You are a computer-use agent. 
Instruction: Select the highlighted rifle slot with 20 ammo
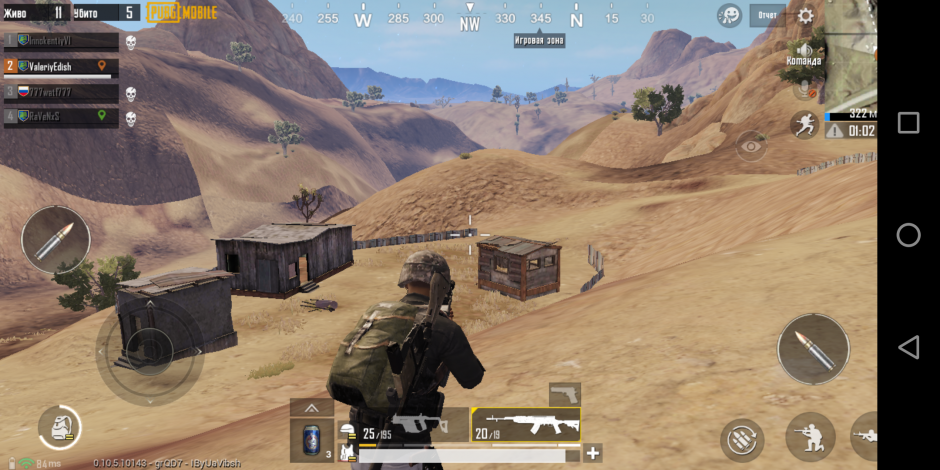(526, 425)
